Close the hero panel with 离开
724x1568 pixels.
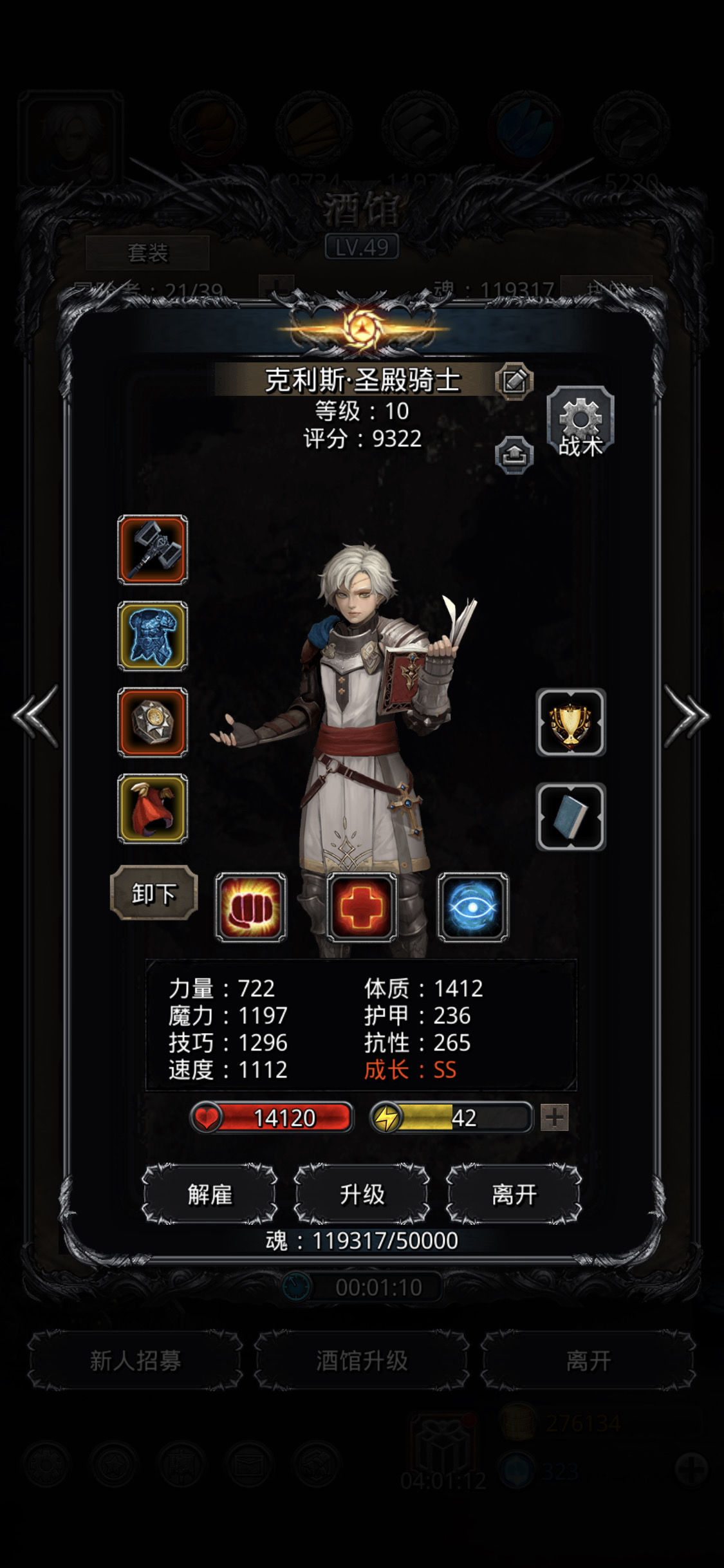click(514, 1194)
